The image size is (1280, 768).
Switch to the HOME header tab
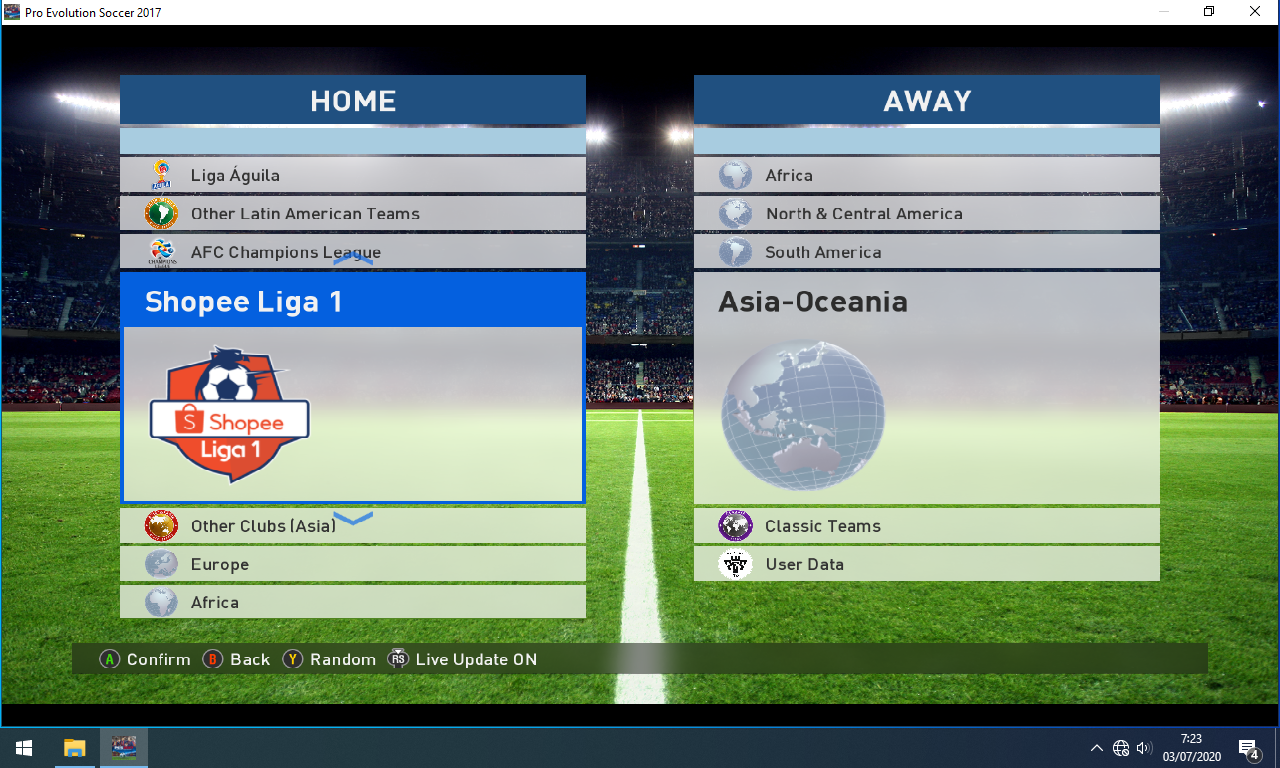click(352, 100)
